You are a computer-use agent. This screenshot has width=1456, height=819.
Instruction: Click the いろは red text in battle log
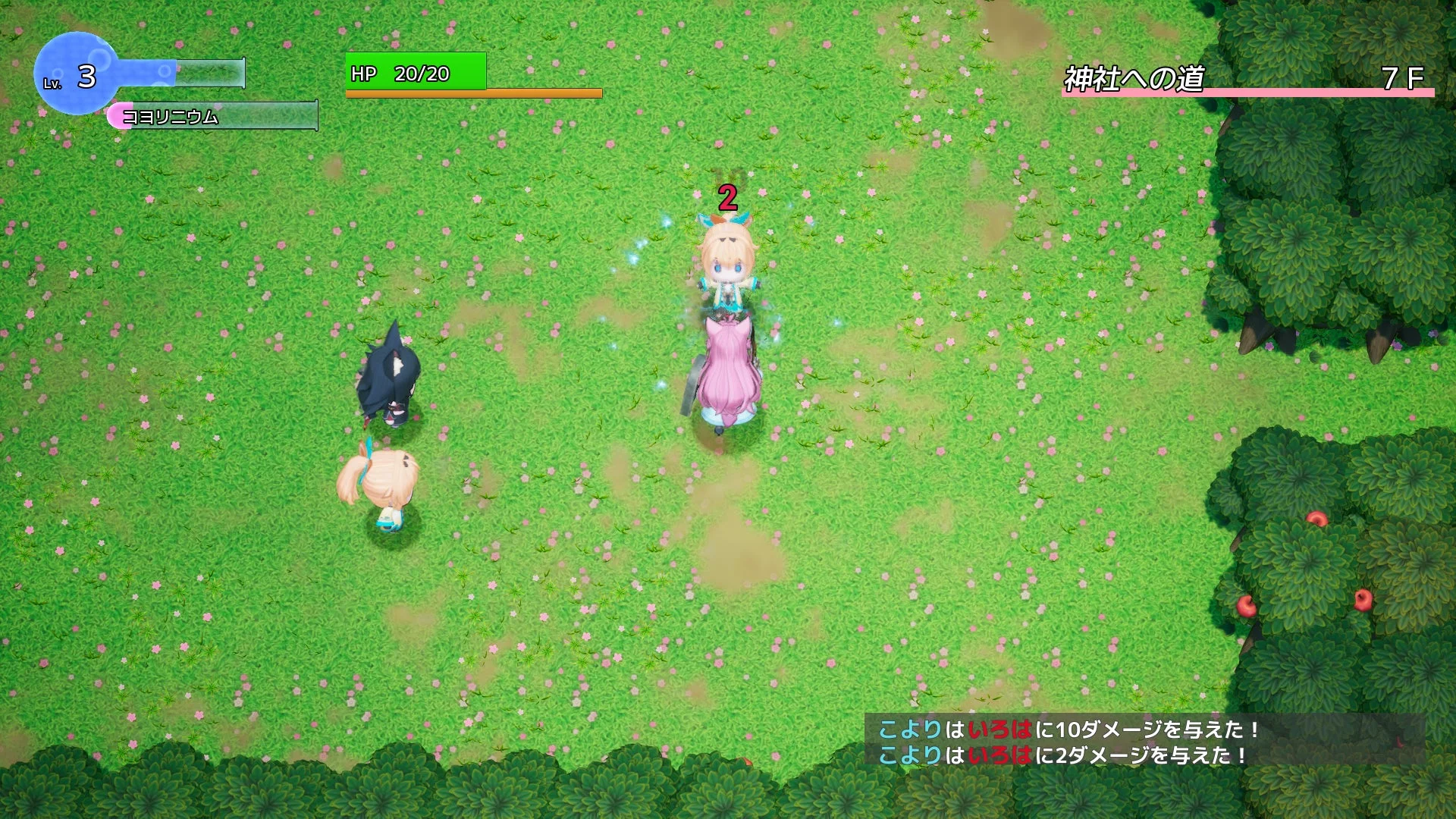(1001, 730)
